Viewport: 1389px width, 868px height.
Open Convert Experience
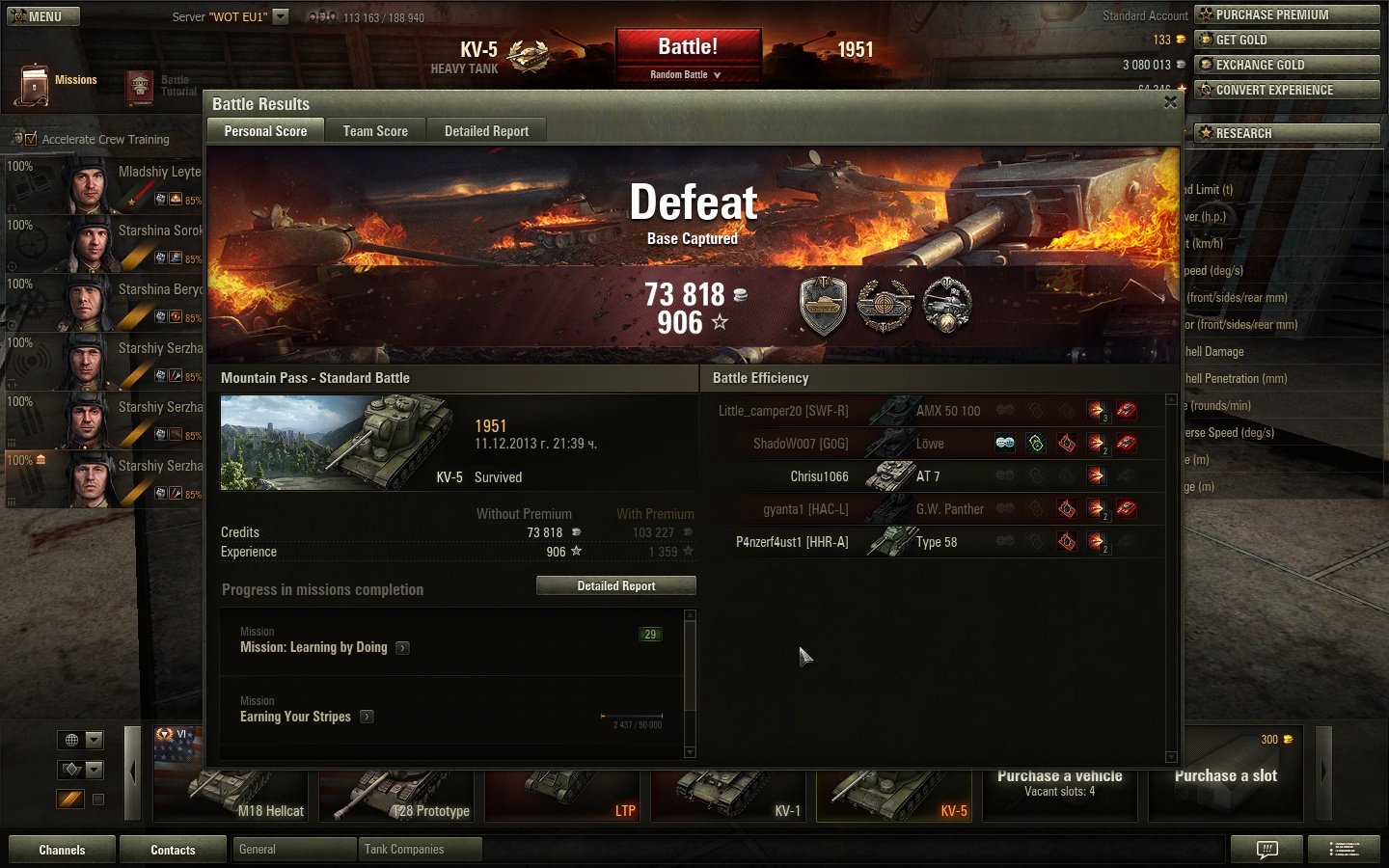[1287, 90]
